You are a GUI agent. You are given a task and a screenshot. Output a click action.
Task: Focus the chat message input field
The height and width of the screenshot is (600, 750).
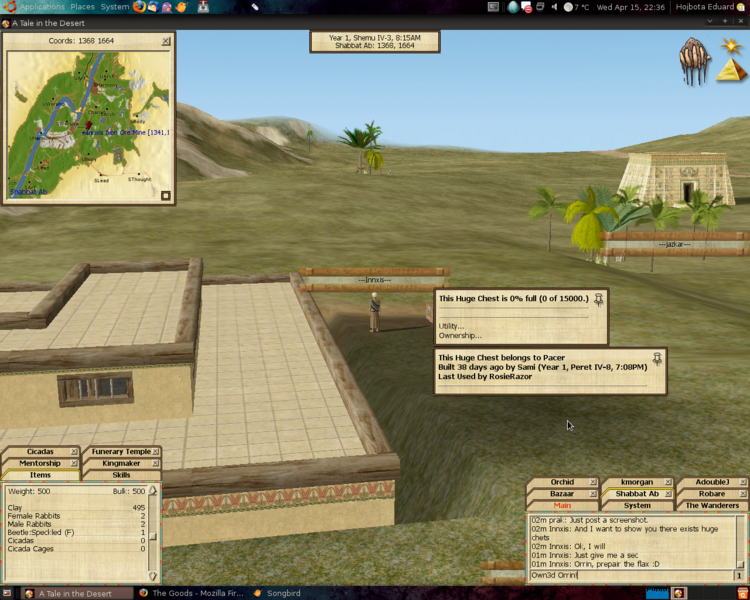click(x=630, y=575)
